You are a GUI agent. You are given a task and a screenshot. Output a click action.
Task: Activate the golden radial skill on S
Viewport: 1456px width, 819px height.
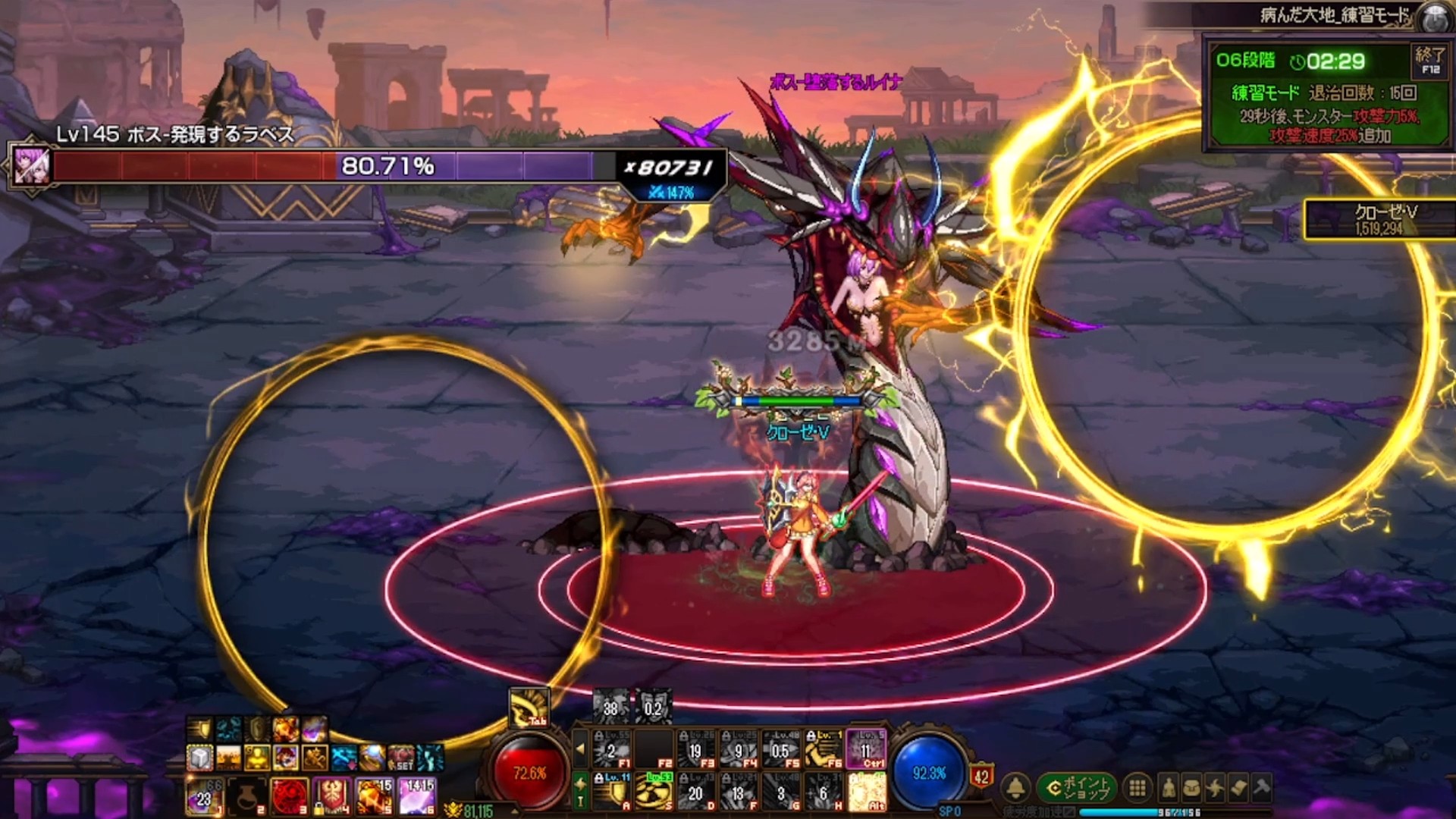(654, 792)
